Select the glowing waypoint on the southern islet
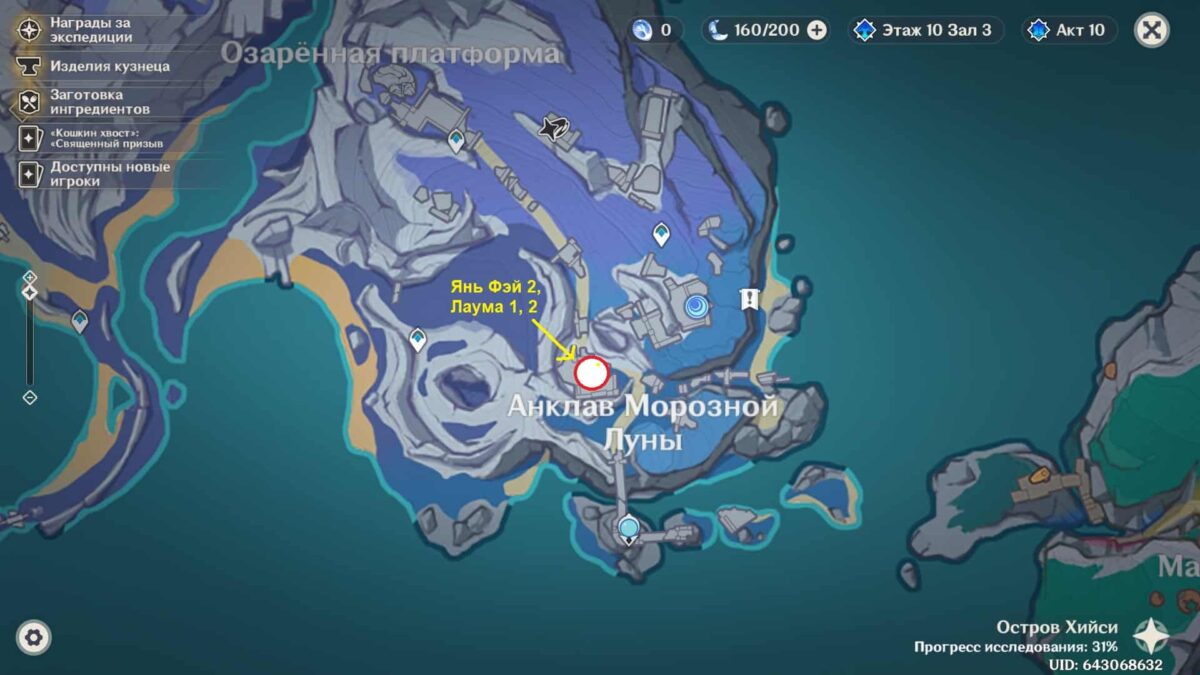Screen dimensions: 1200x675 628,527
